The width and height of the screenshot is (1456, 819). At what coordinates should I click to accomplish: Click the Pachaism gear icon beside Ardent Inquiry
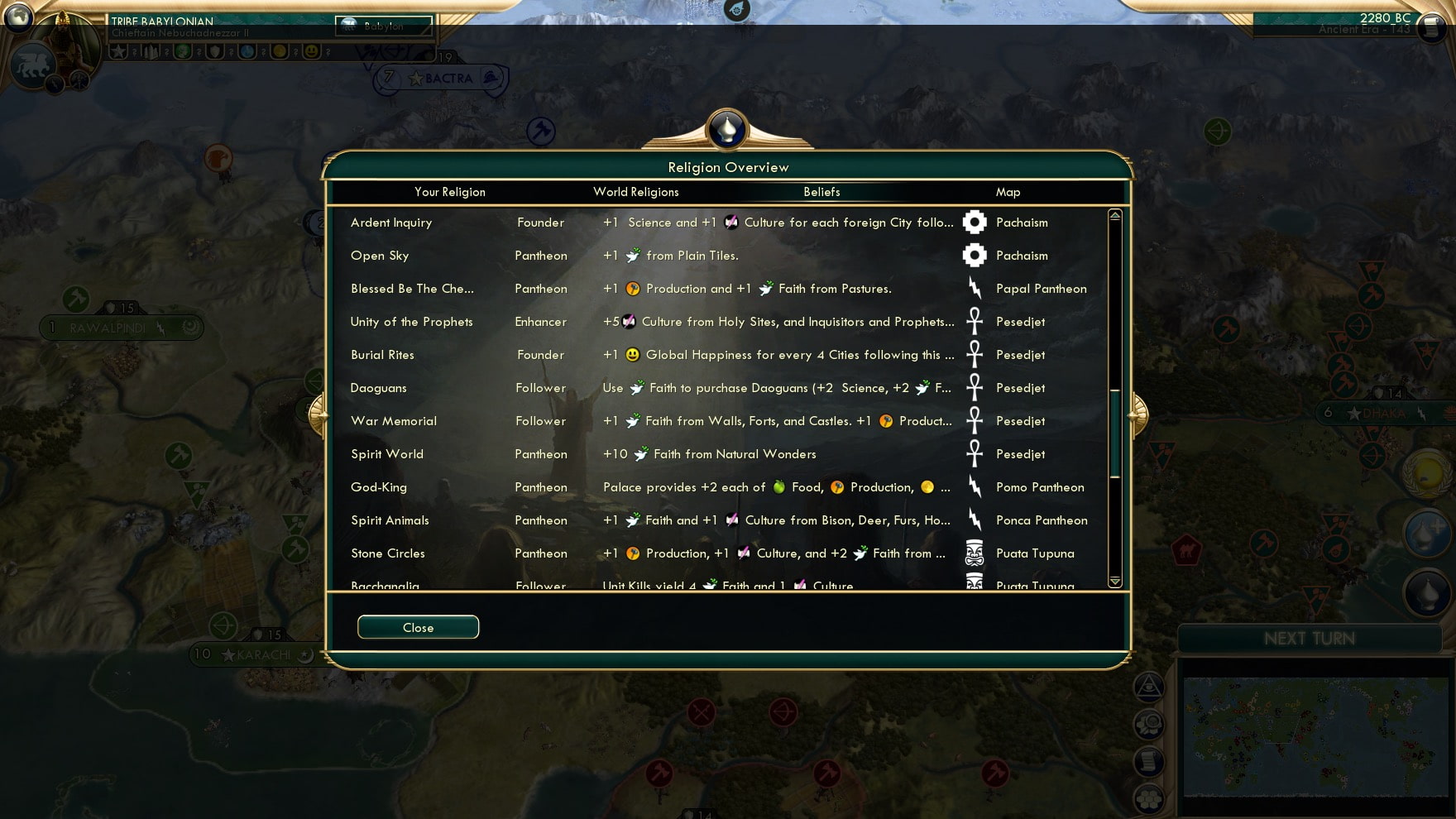tap(974, 222)
